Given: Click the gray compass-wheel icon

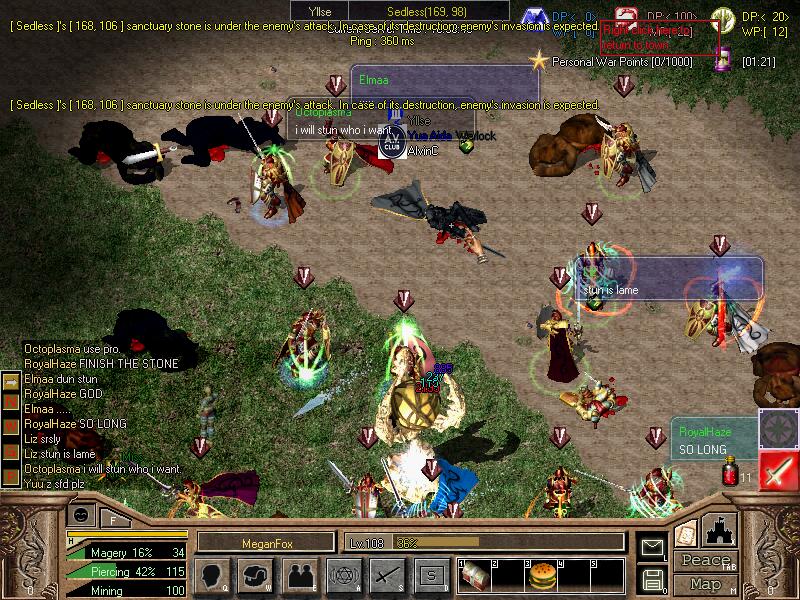Looking at the screenshot, I should [x=777, y=427].
